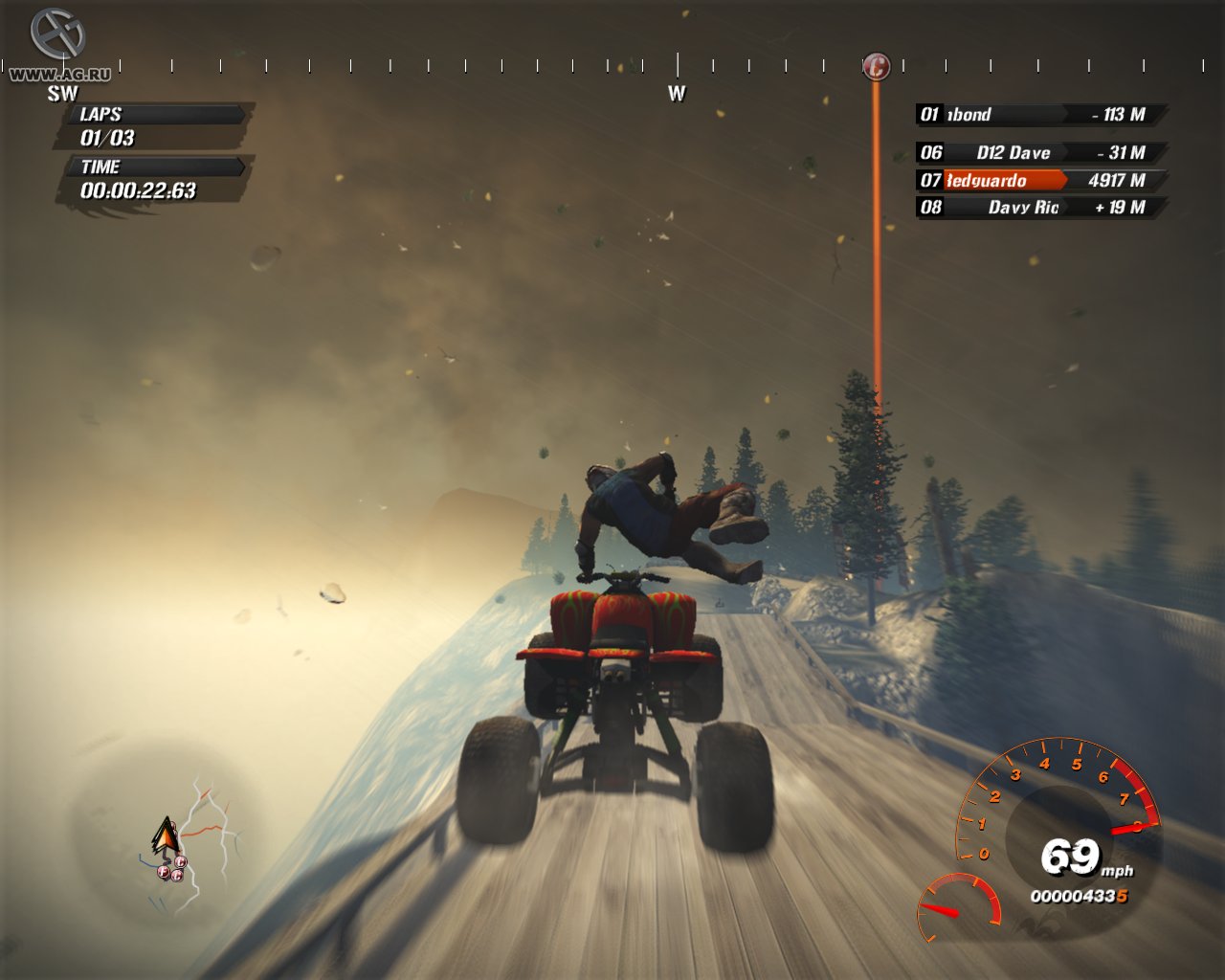Viewport: 1225px width, 980px height.
Task: Click the upper 'C' checkpoint icon on the minimap
Action: click(x=180, y=861)
